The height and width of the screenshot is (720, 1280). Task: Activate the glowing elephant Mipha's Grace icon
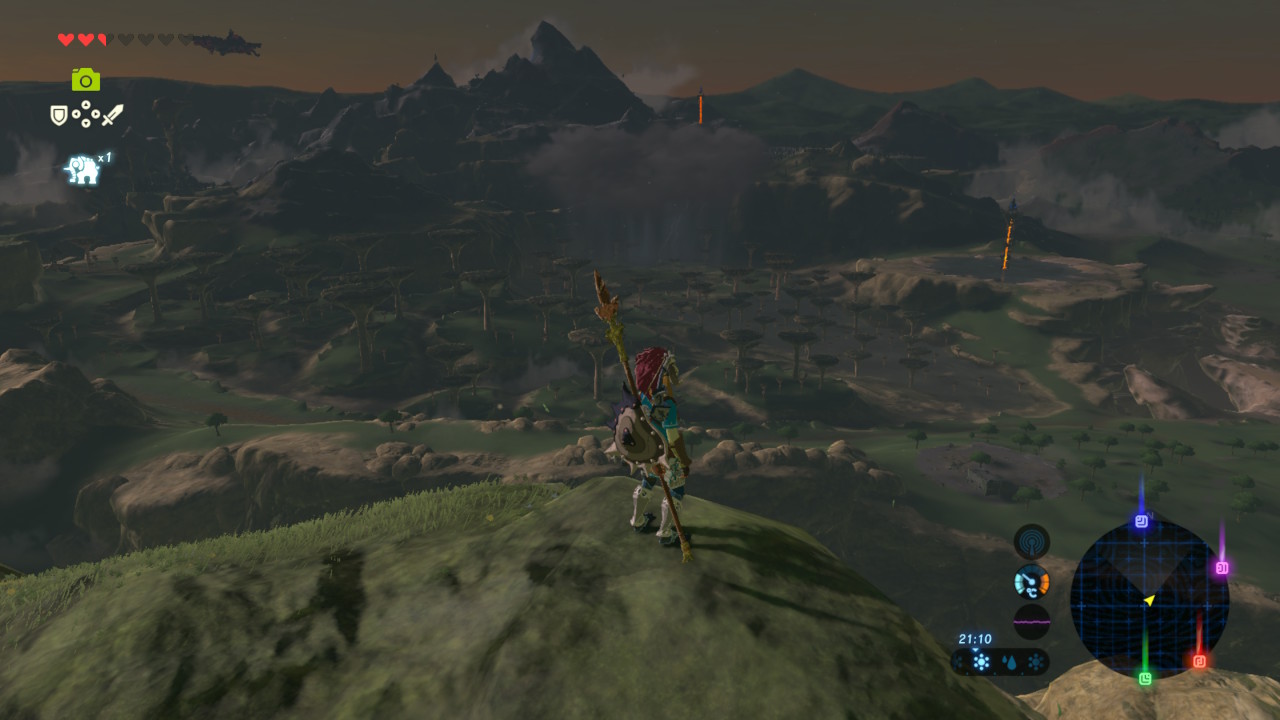tap(82, 169)
